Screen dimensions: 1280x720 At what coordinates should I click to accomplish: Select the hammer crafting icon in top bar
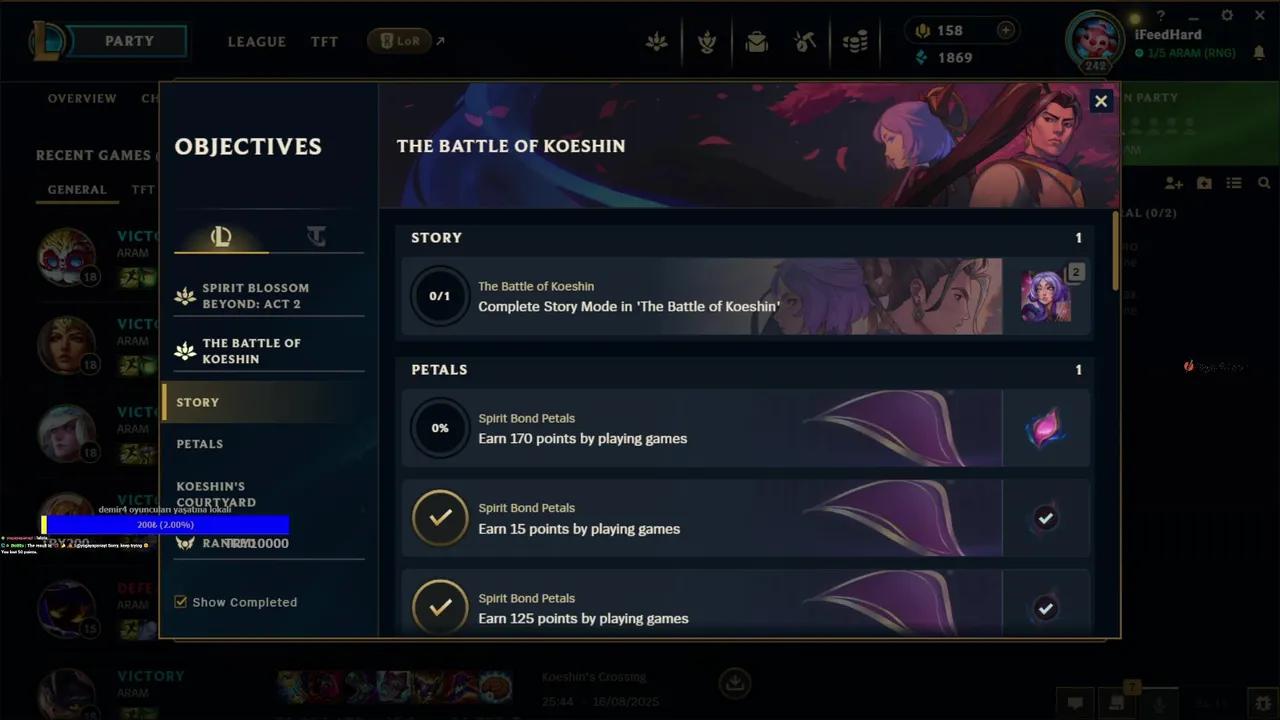(x=807, y=42)
